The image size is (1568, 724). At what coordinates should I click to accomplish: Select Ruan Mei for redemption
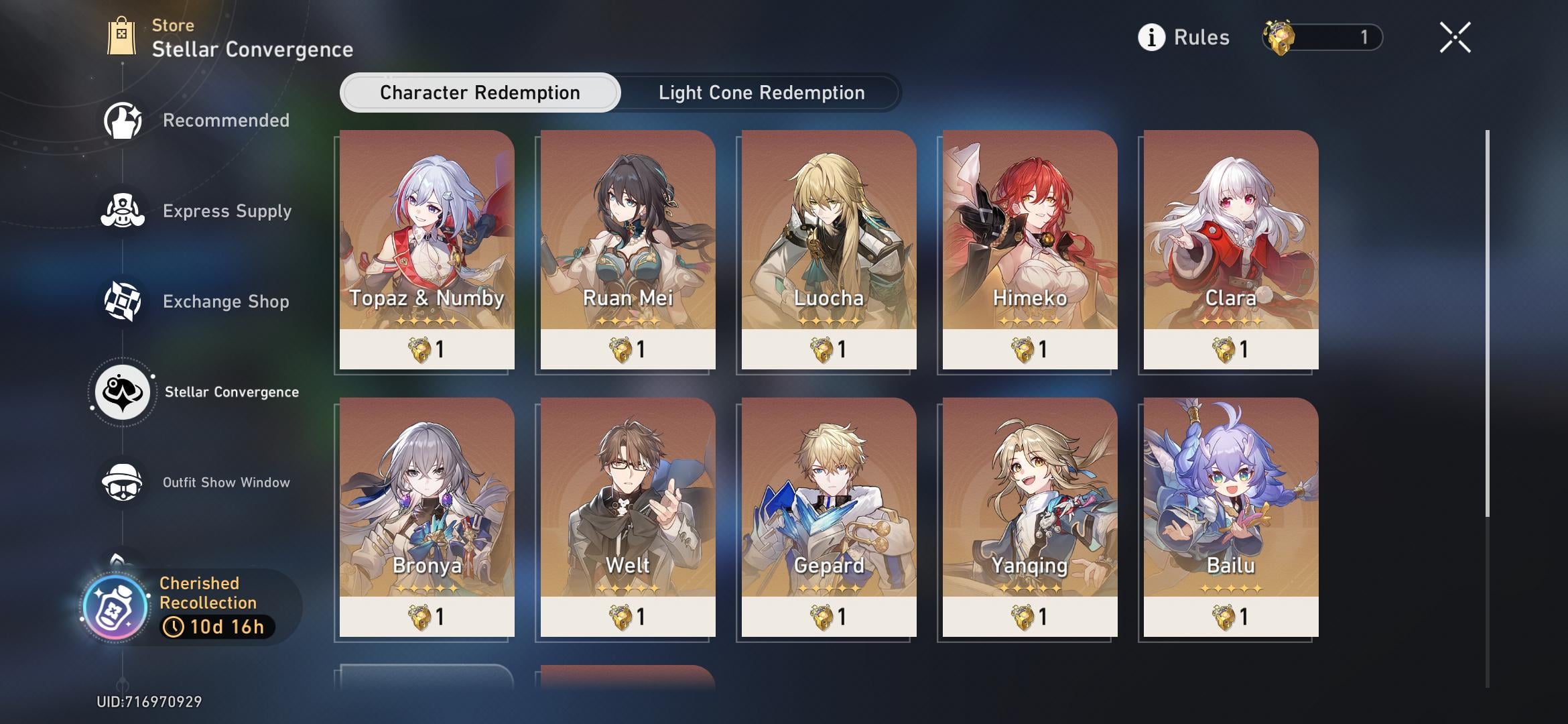pyautogui.click(x=628, y=249)
